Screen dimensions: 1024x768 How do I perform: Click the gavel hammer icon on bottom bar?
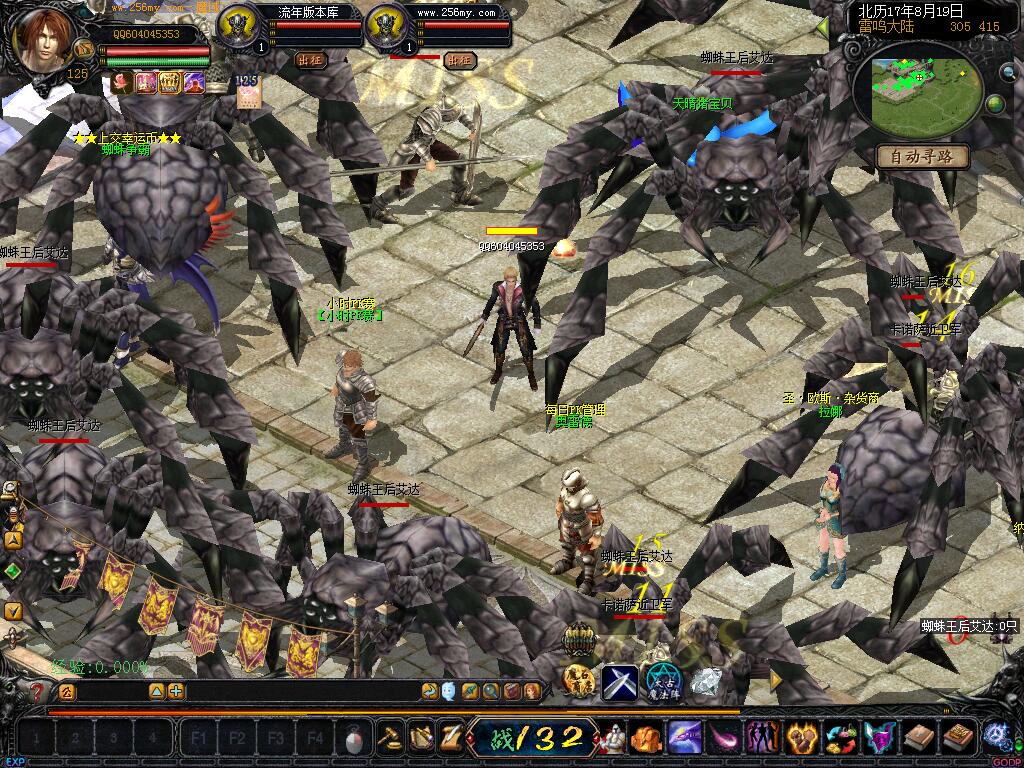coord(388,738)
